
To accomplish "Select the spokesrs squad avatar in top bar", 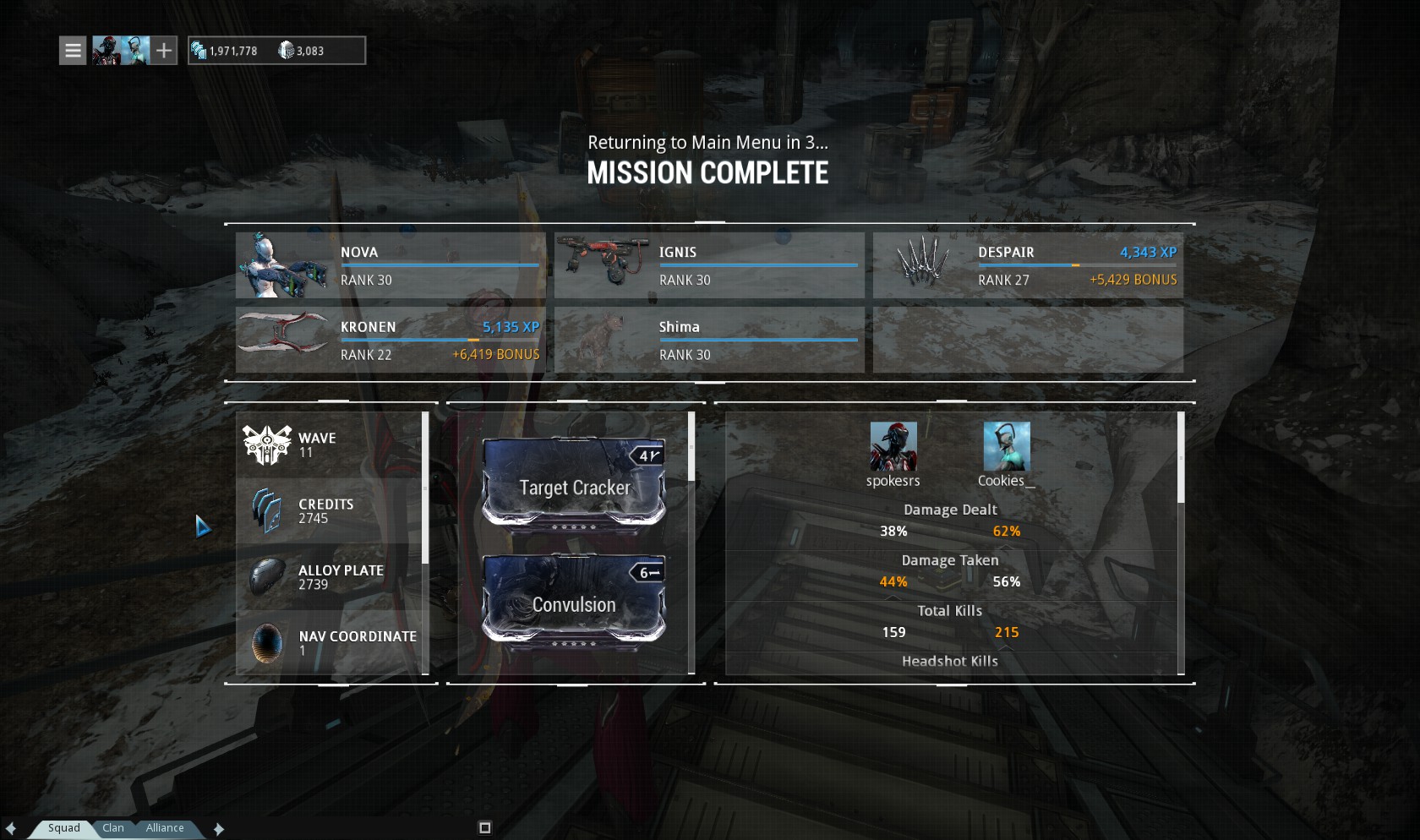I will click(x=106, y=51).
